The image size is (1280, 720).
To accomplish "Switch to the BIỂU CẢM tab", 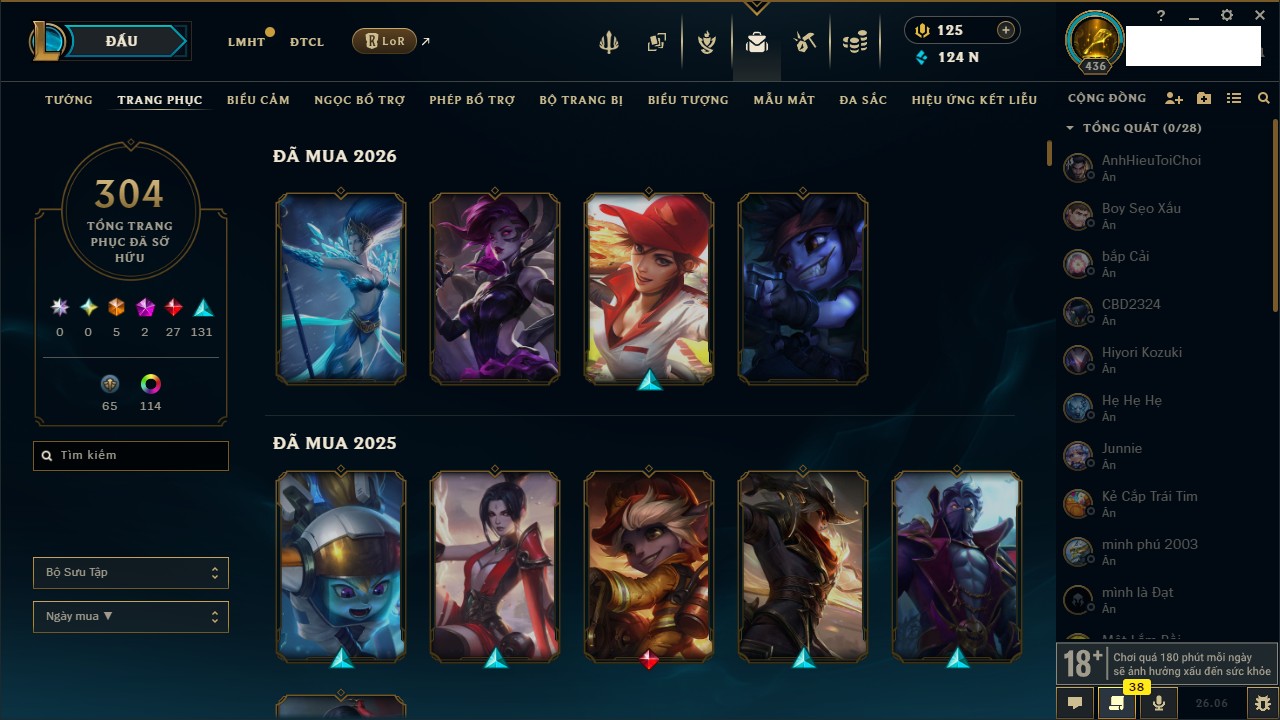I will pos(258,100).
